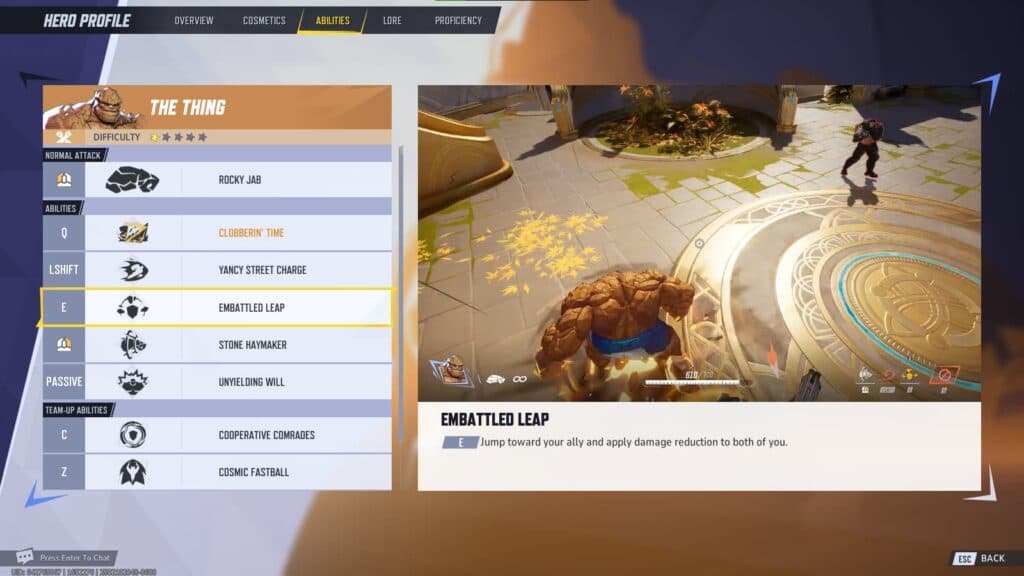1024x576 pixels.
Task: Play the Embattled Leap preview video
Action: (x=699, y=243)
